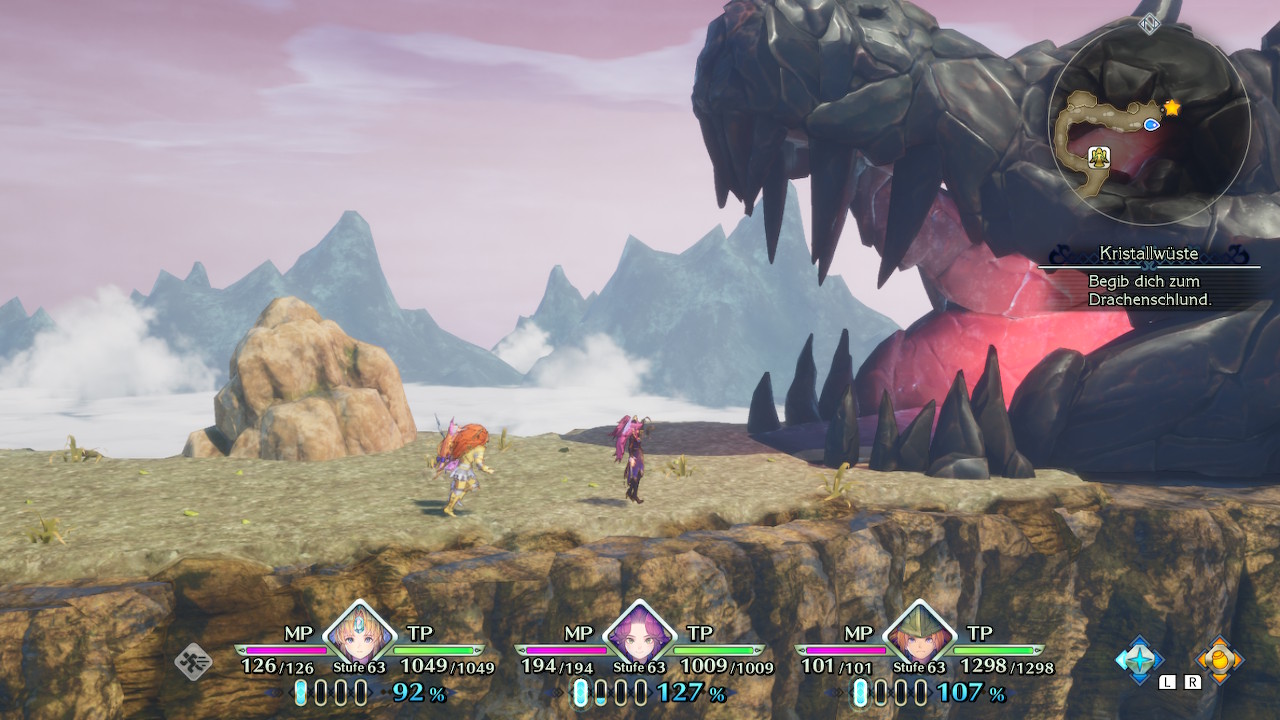Image resolution: width=1280 pixels, height=720 pixels.
Task: Click the north compass indicator above minimap
Action: tap(1149, 24)
